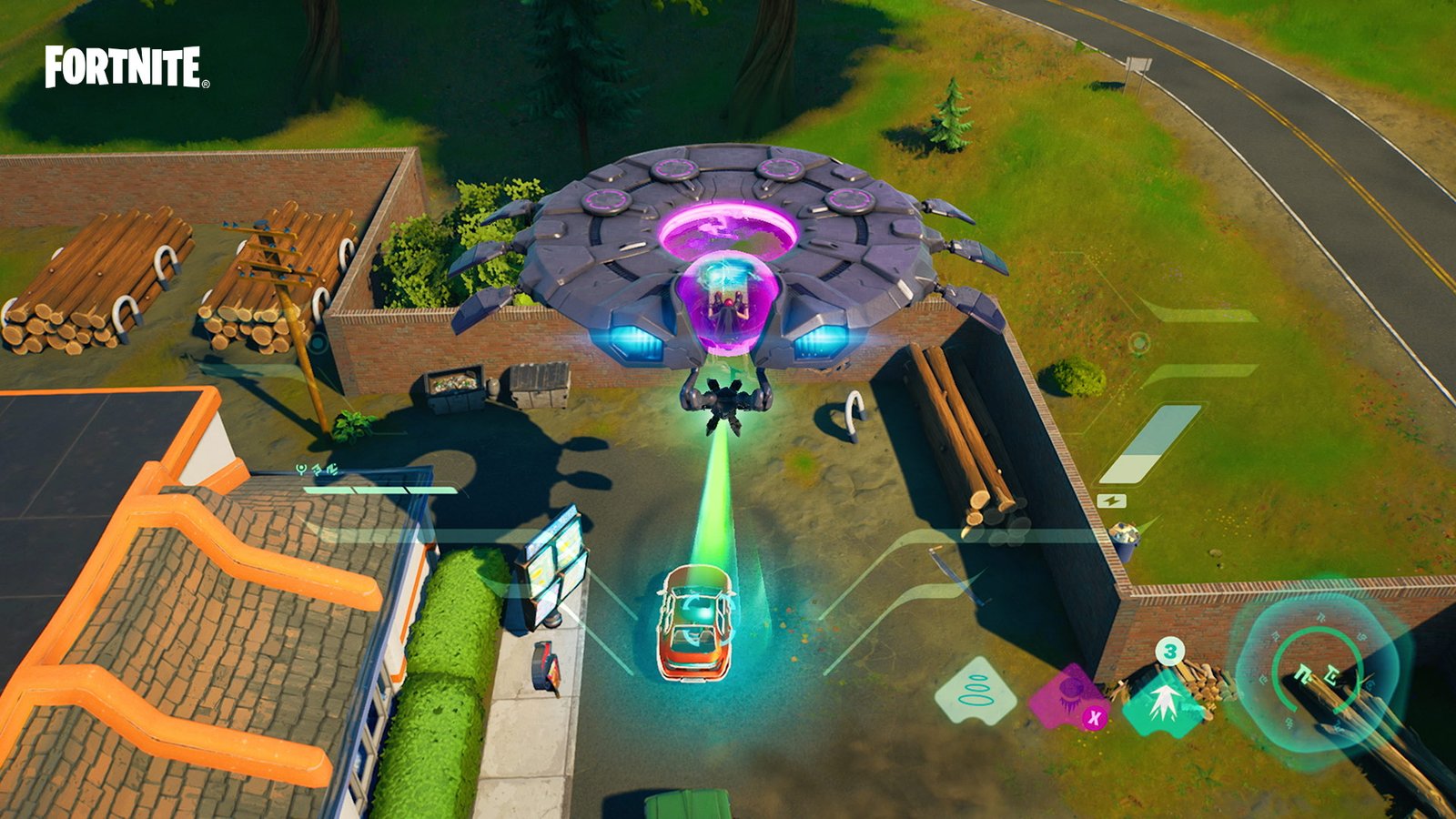Select the antenna status icon above the health bar

pyautogui.click(x=301, y=470)
